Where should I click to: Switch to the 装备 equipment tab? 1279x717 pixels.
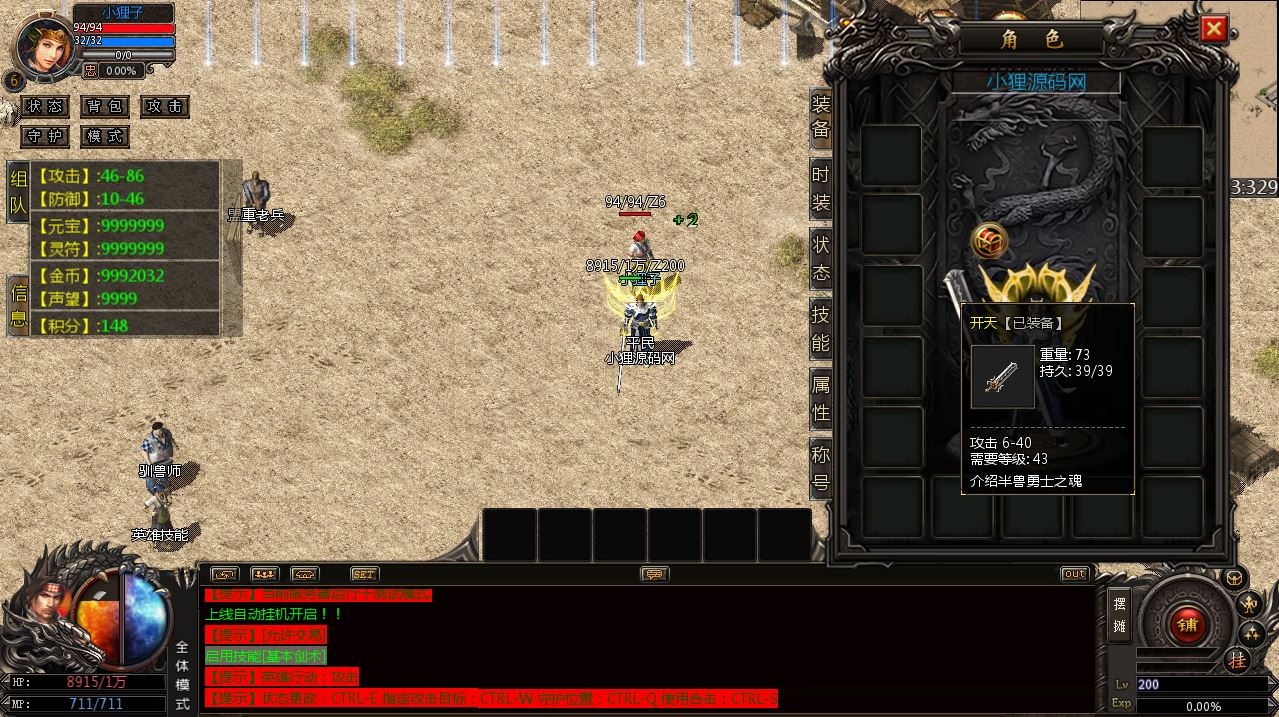coord(820,116)
